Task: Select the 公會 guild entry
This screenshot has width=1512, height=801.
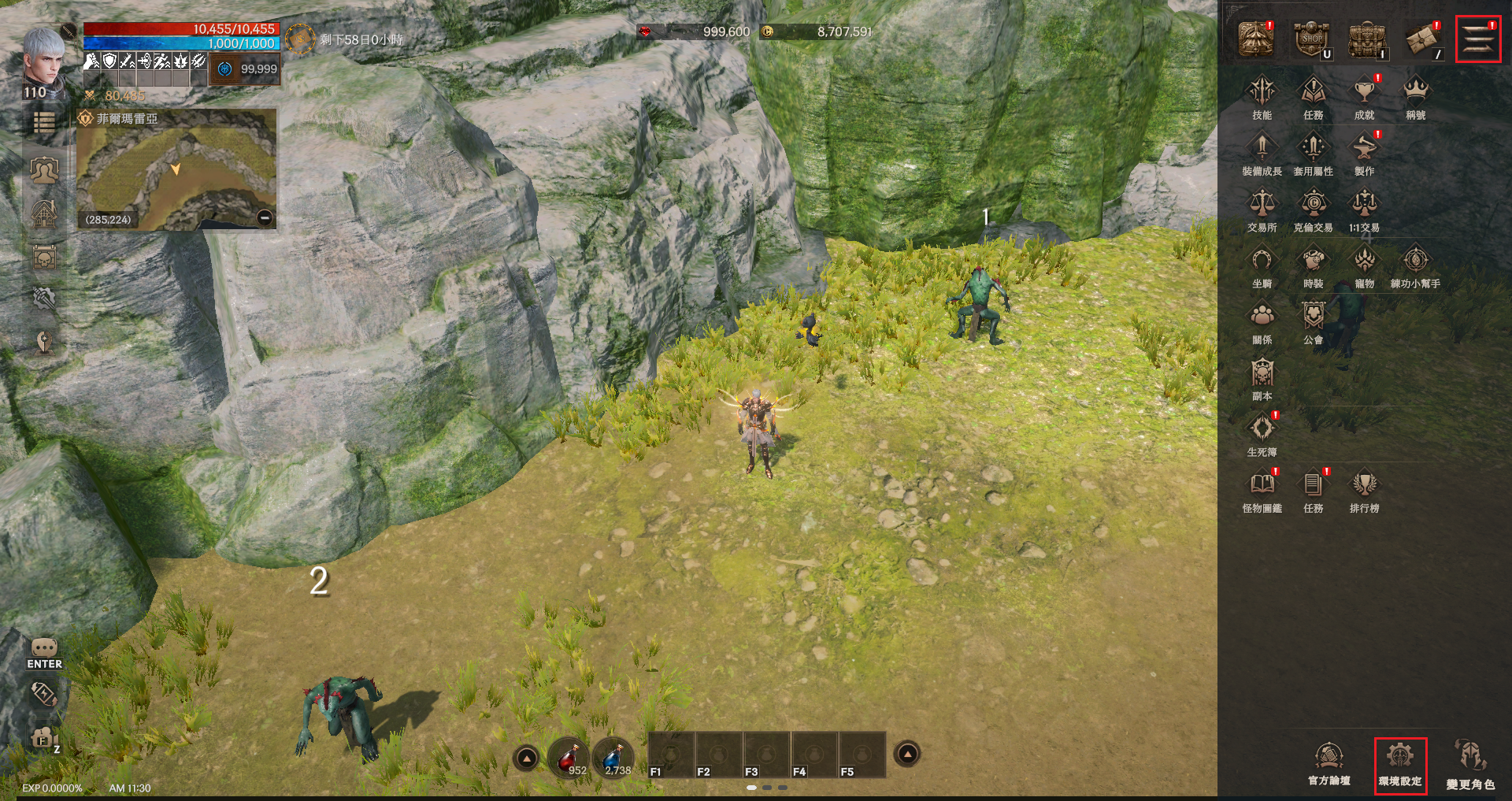Action: pyautogui.click(x=1313, y=322)
